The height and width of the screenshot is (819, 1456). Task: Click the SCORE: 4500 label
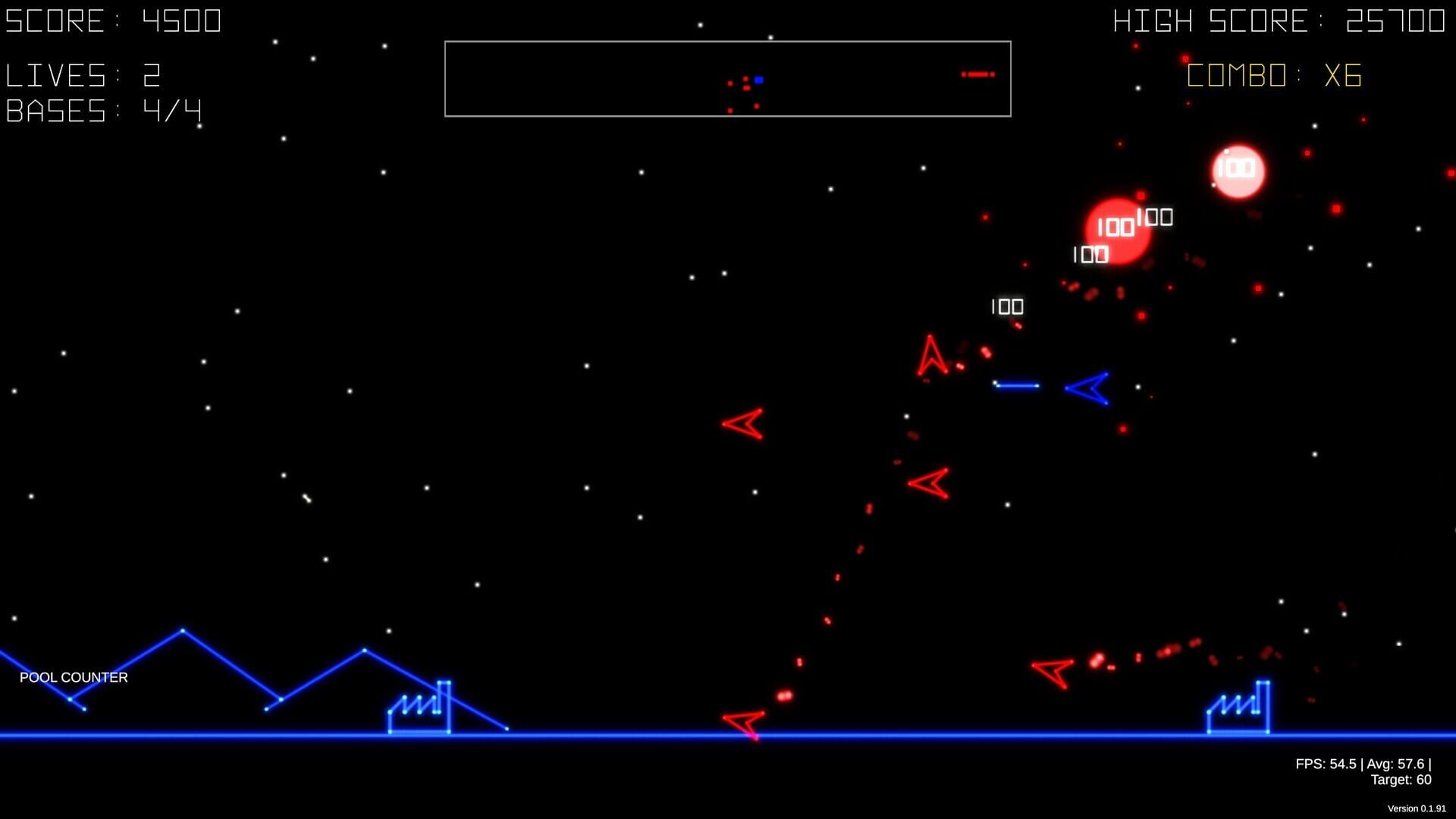tap(114, 20)
